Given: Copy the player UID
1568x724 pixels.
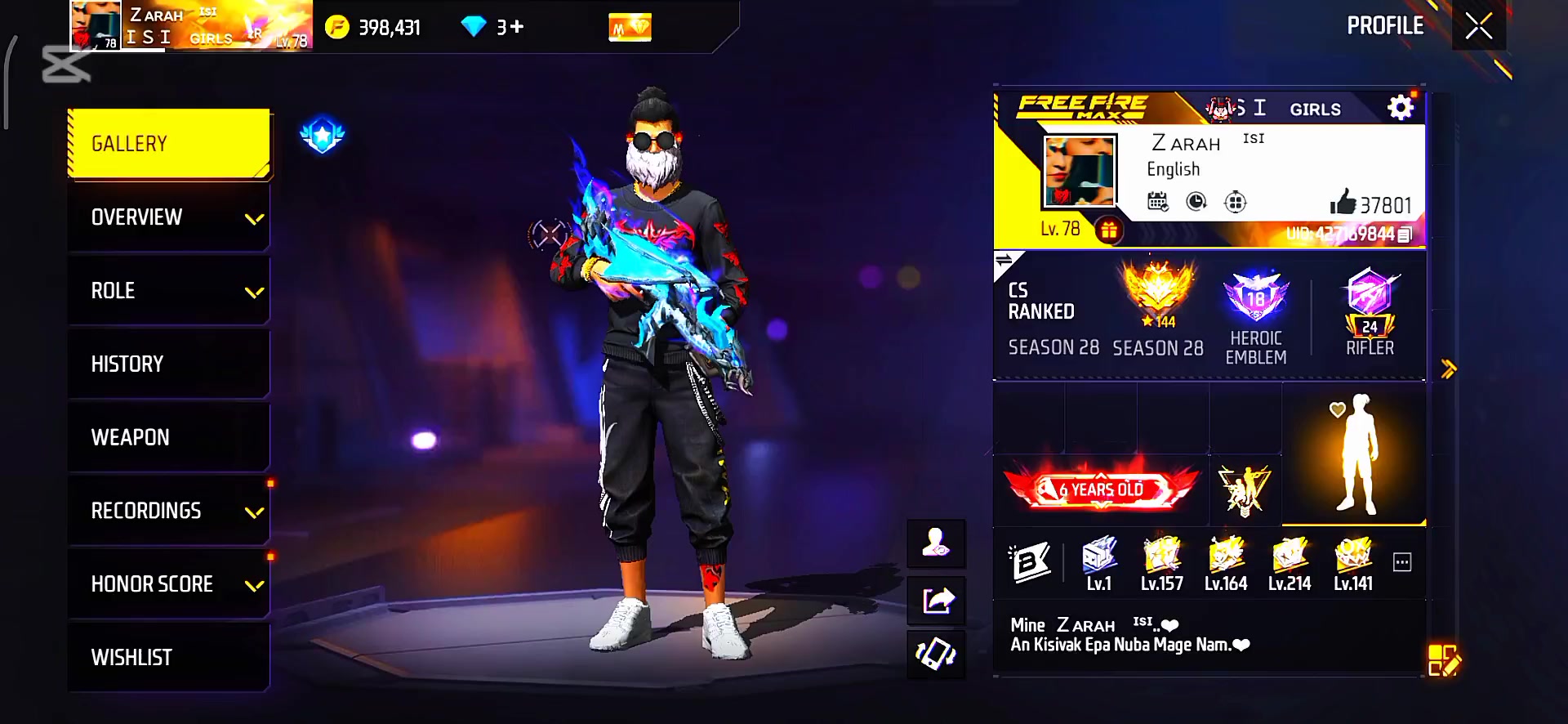Looking at the screenshot, I should coord(1405,235).
